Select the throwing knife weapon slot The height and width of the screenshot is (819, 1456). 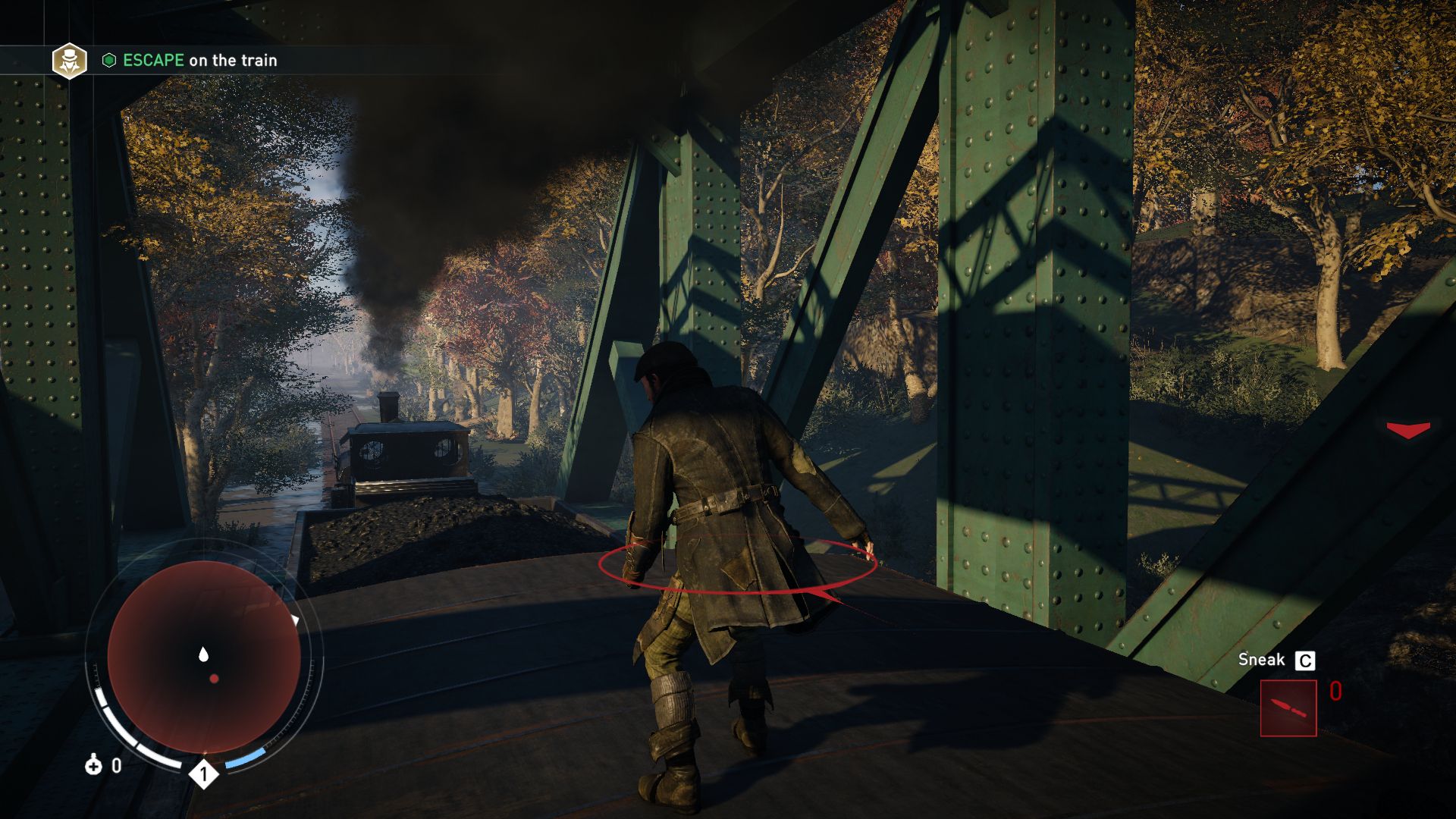click(1288, 708)
